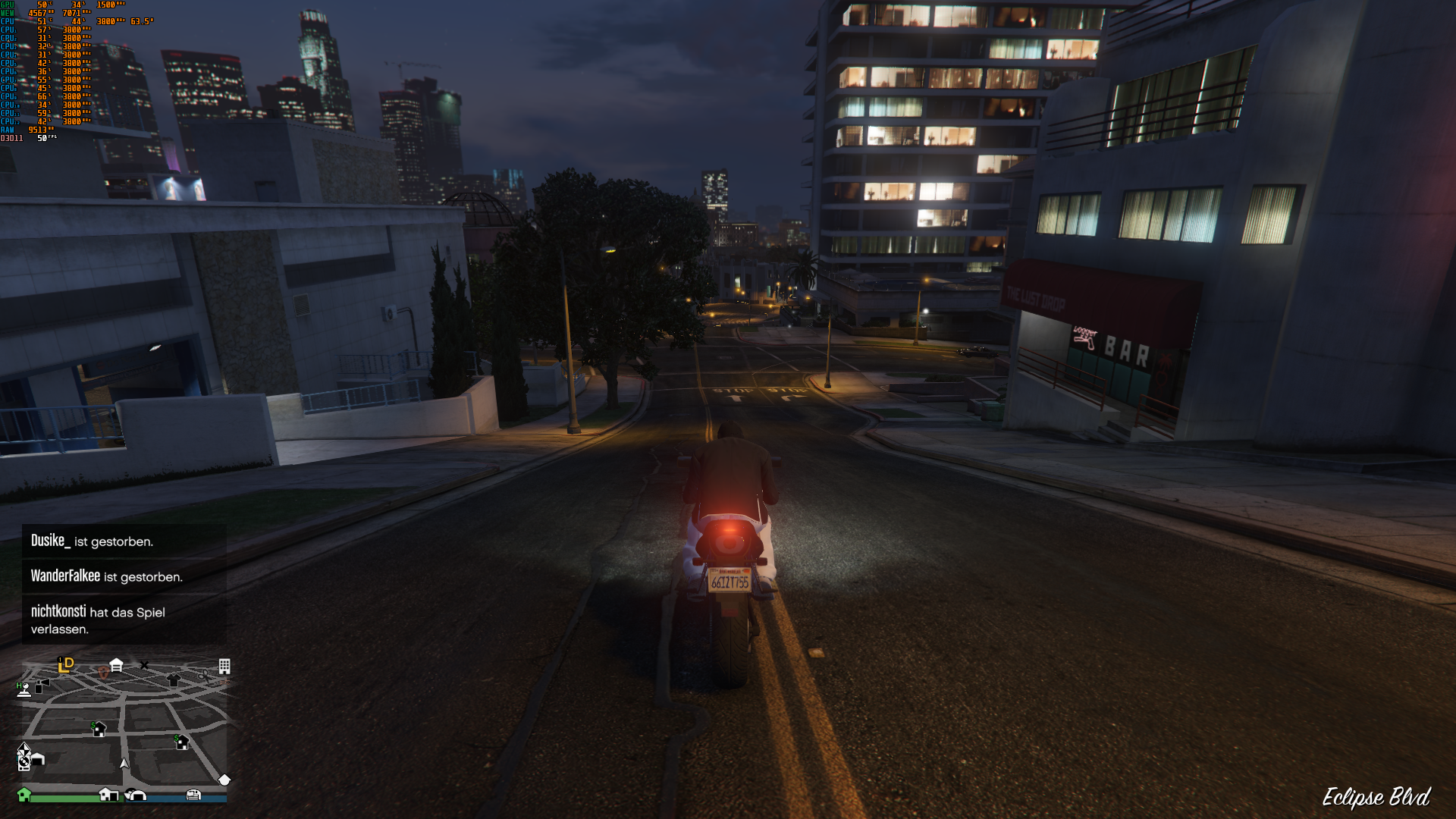Click the yellow L mission blip on the minimap

(65, 665)
